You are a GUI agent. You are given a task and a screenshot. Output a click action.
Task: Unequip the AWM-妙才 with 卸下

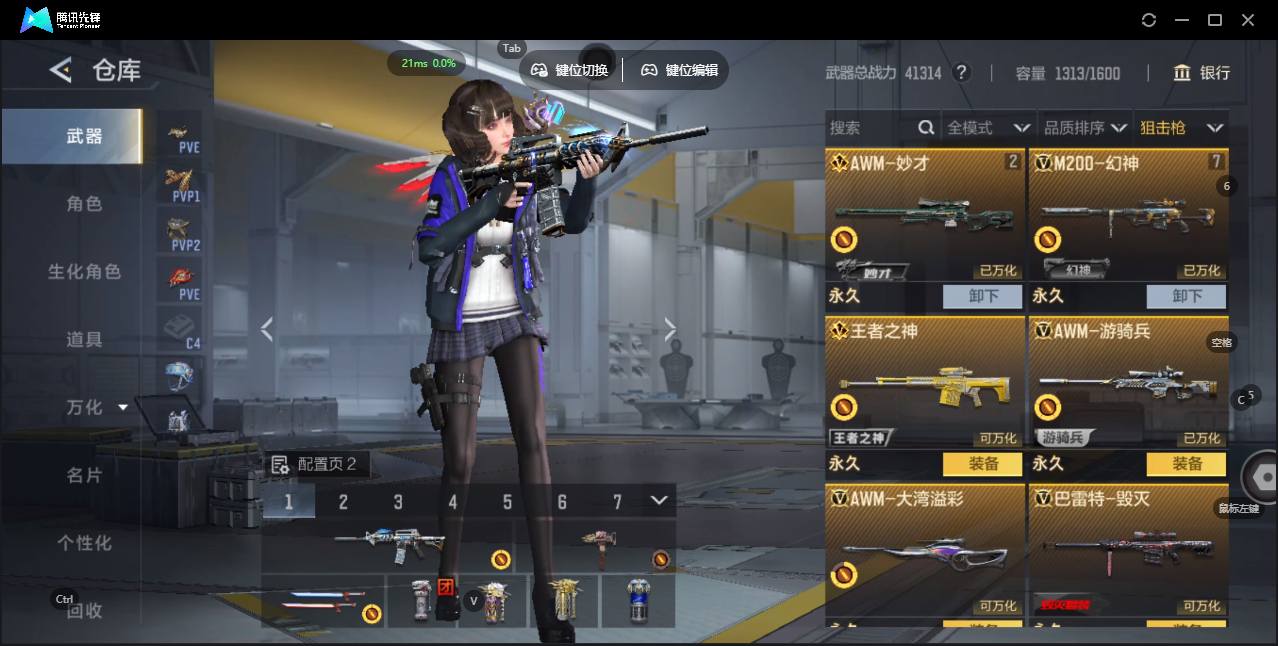tap(983, 296)
